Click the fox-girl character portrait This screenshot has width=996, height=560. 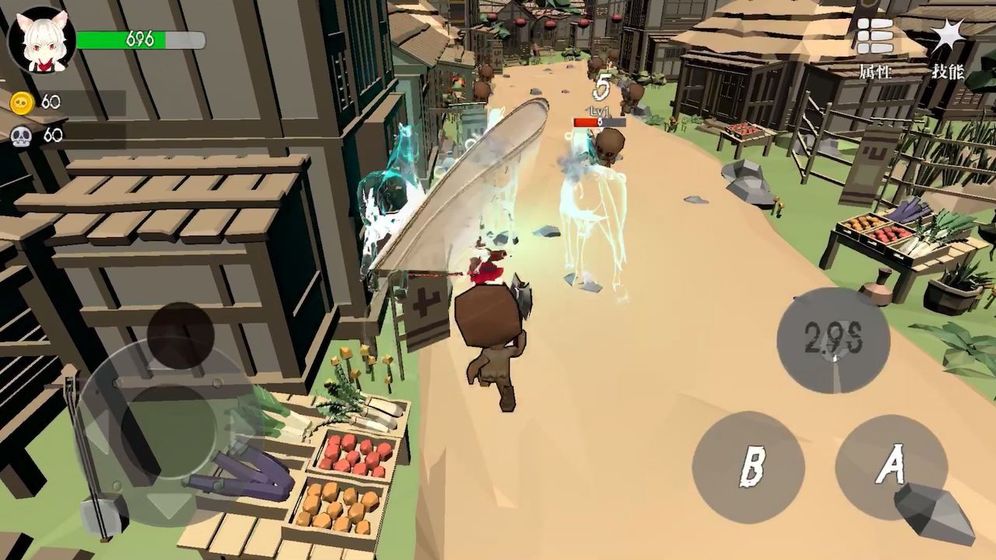click(41, 40)
